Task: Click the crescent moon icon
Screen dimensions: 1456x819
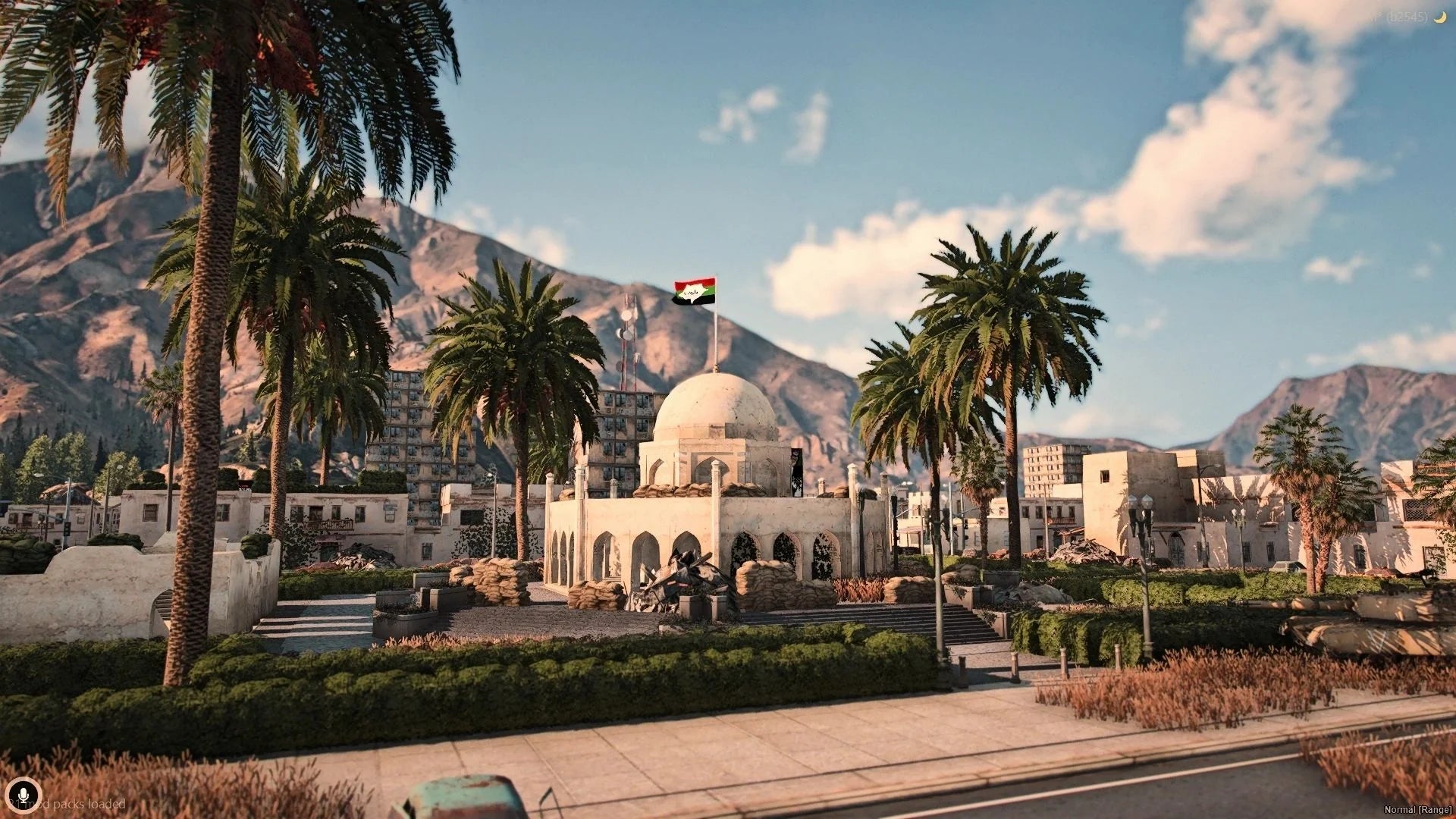Action: 1439,17
